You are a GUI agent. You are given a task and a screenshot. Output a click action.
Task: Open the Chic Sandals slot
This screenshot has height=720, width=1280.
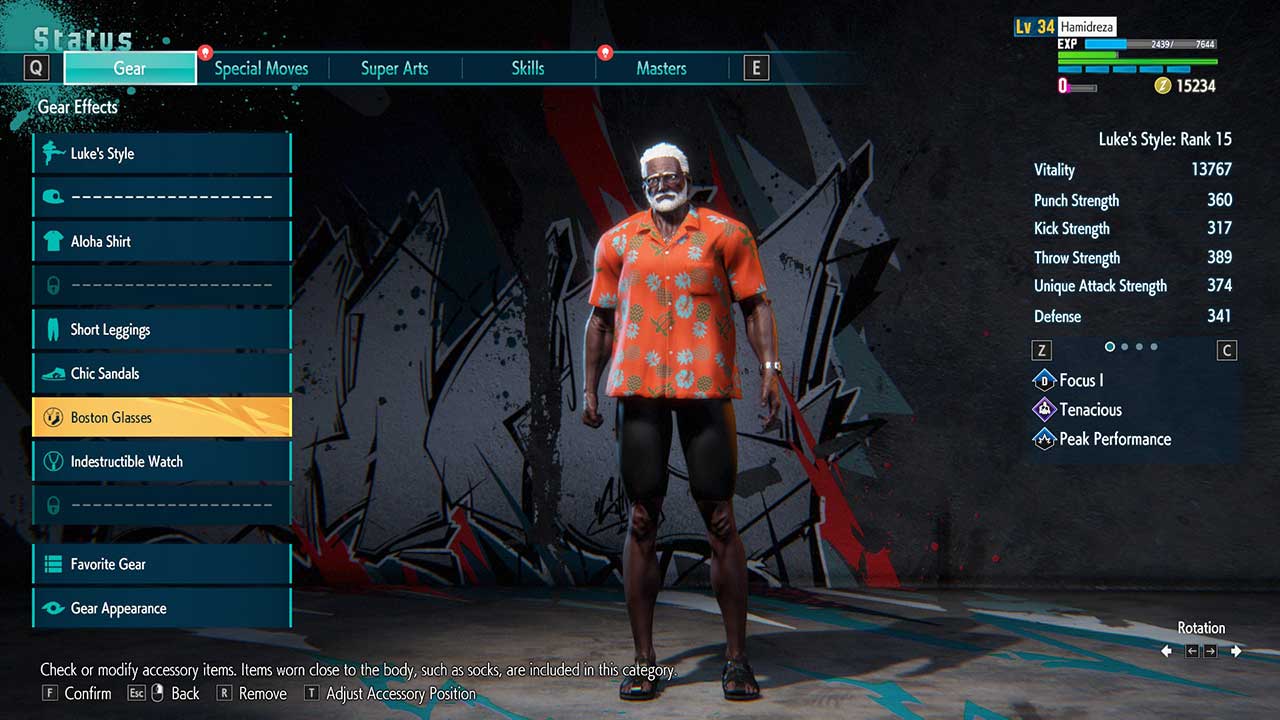point(162,373)
